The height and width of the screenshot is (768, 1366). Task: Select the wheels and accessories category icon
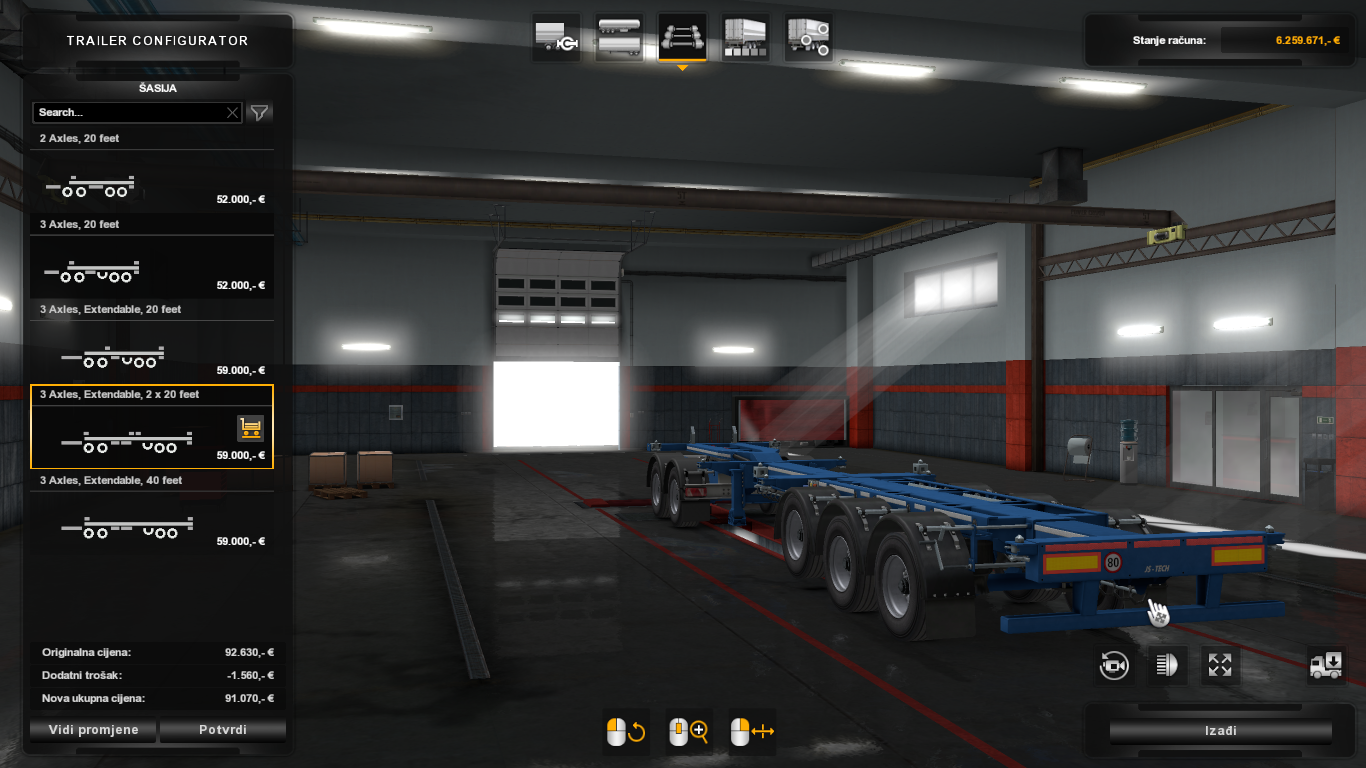pos(808,36)
